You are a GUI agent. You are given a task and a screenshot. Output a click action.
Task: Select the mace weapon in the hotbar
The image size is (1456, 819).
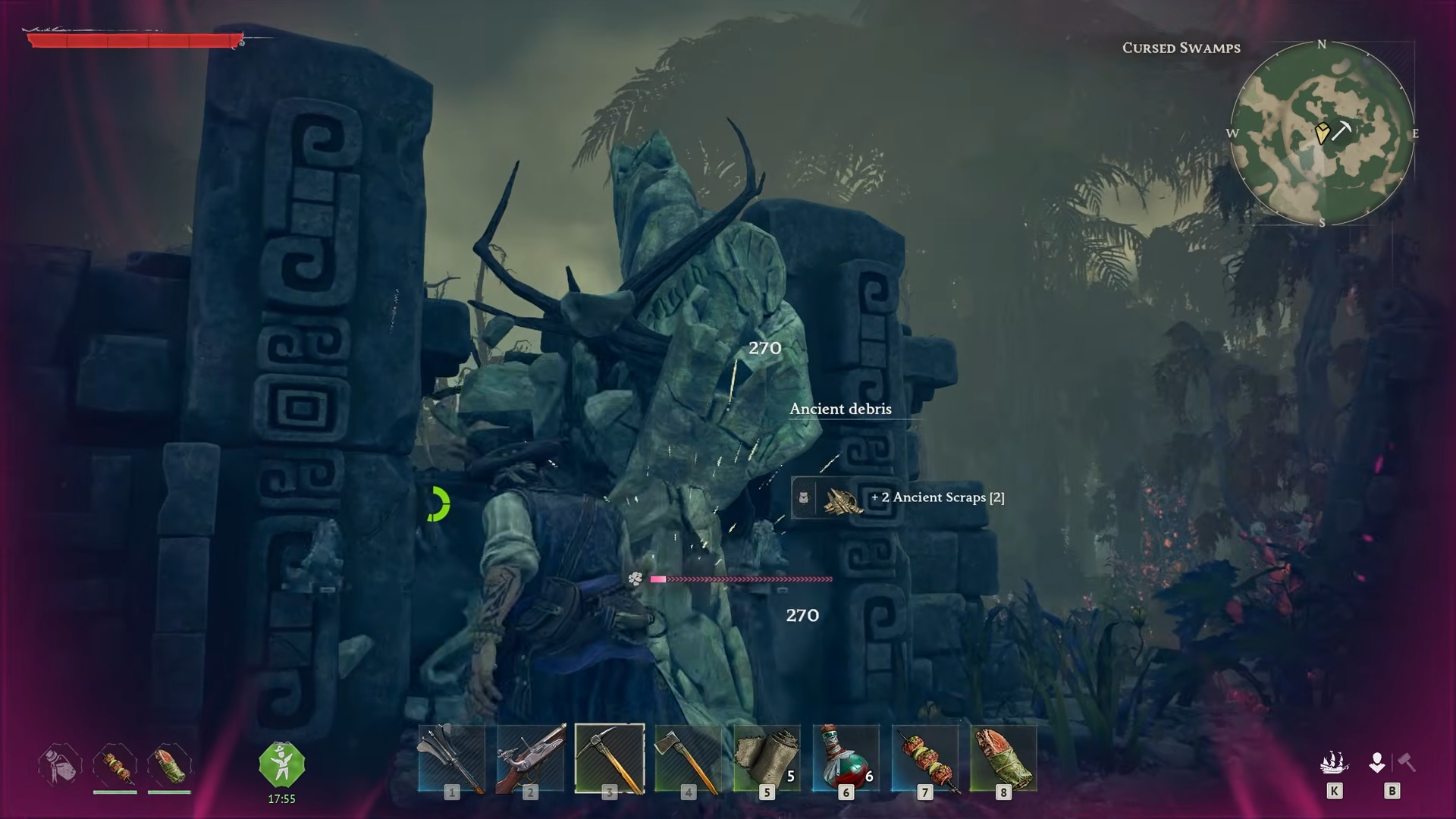tap(452, 758)
